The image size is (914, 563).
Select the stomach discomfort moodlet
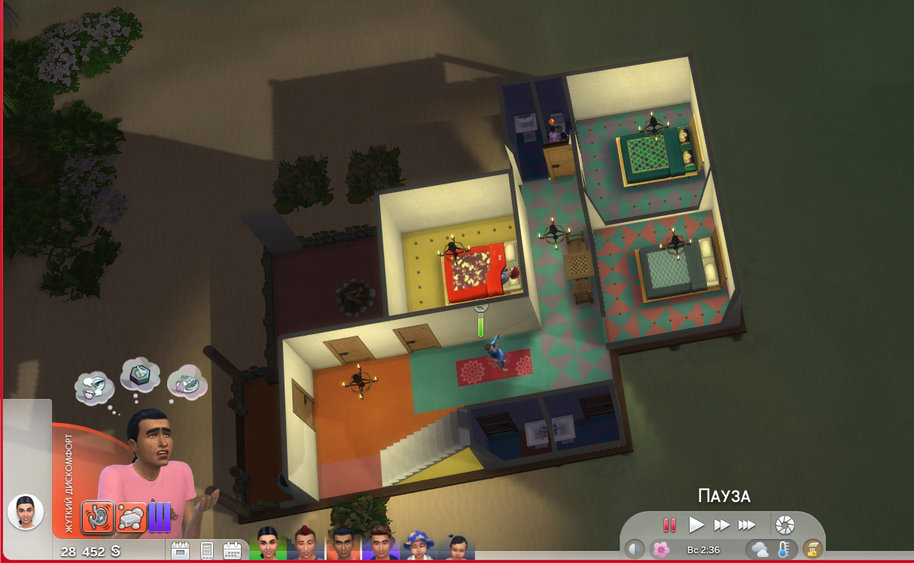pyautogui.click(x=98, y=516)
